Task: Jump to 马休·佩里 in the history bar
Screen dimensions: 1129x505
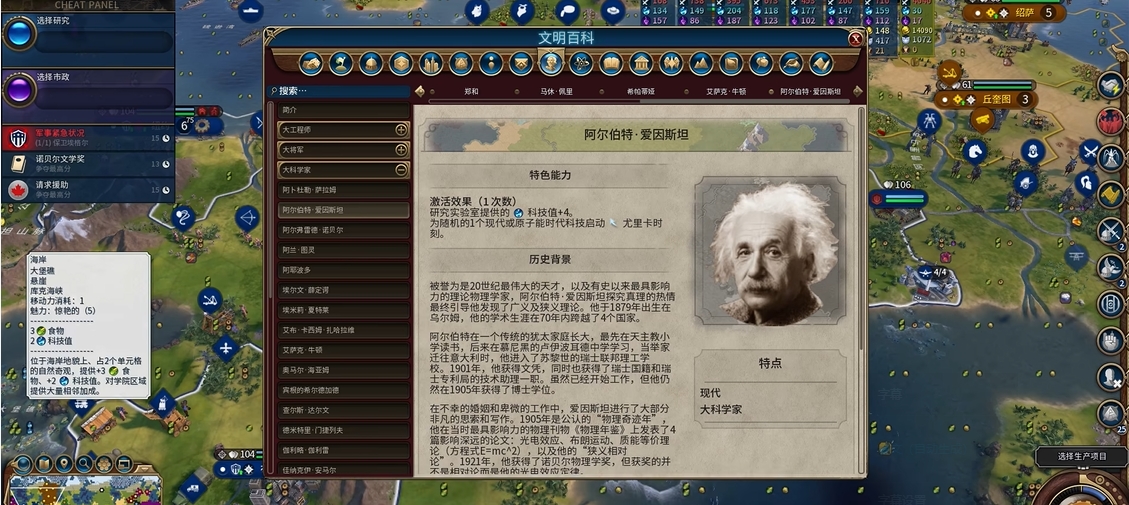Action: click(x=558, y=91)
